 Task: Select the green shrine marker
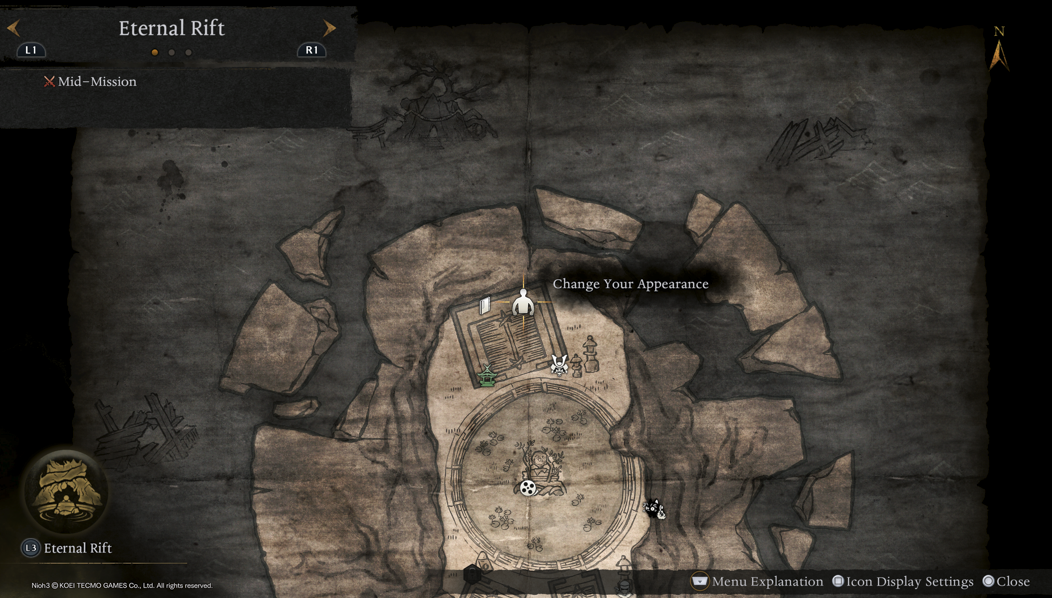pyautogui.click(x=487, y=376)
